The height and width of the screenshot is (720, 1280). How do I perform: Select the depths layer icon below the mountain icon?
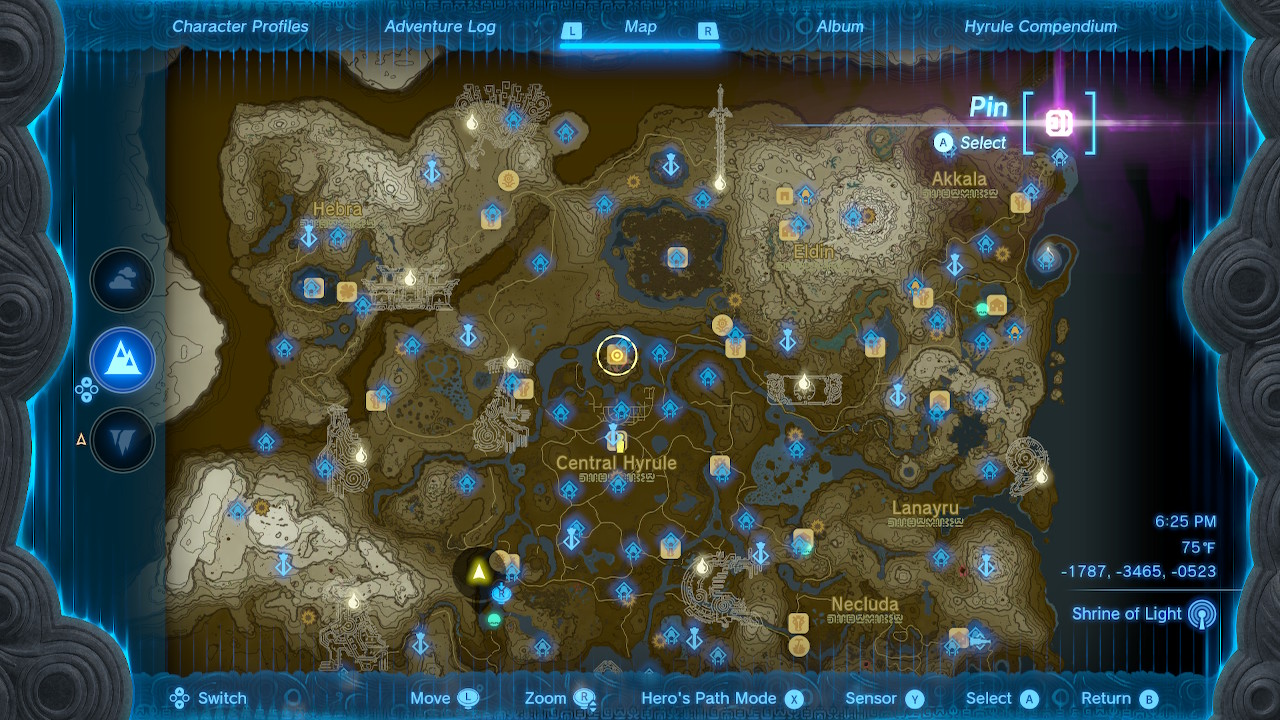pyautogui.click(x=122, y=440)
